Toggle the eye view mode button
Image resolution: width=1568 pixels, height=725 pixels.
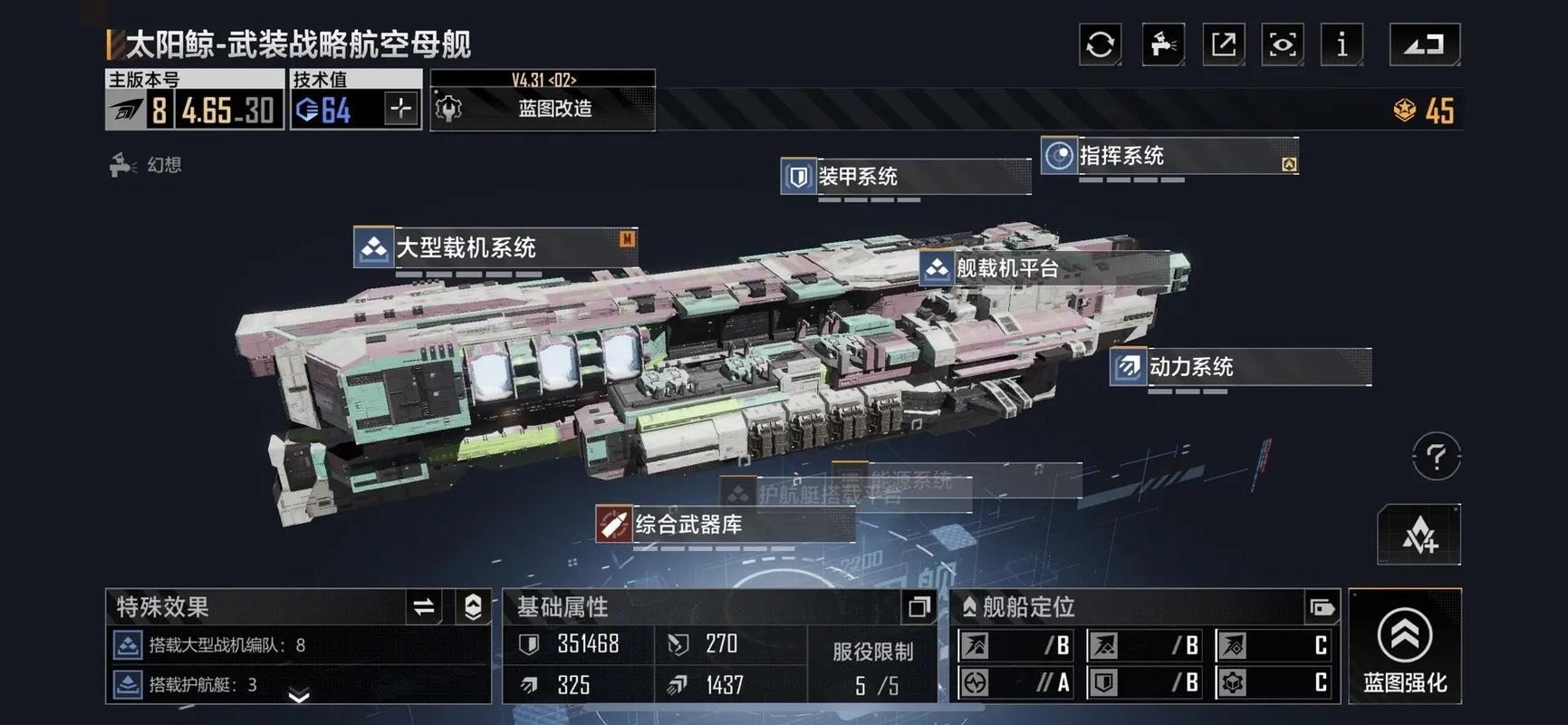click(x=1283, y=44)
